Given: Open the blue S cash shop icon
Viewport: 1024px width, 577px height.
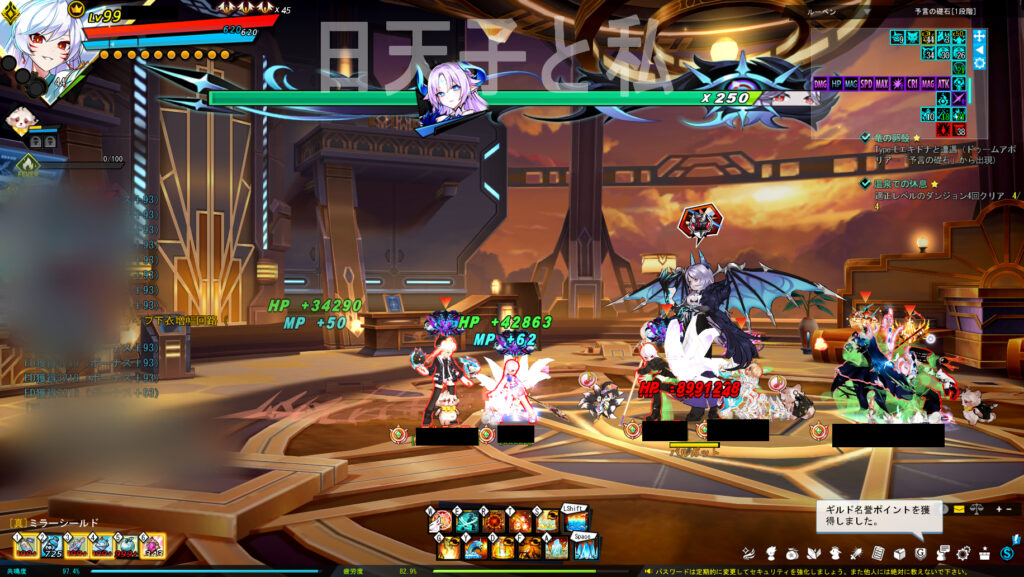Looking at the screenshot, I should [1005, 553].
